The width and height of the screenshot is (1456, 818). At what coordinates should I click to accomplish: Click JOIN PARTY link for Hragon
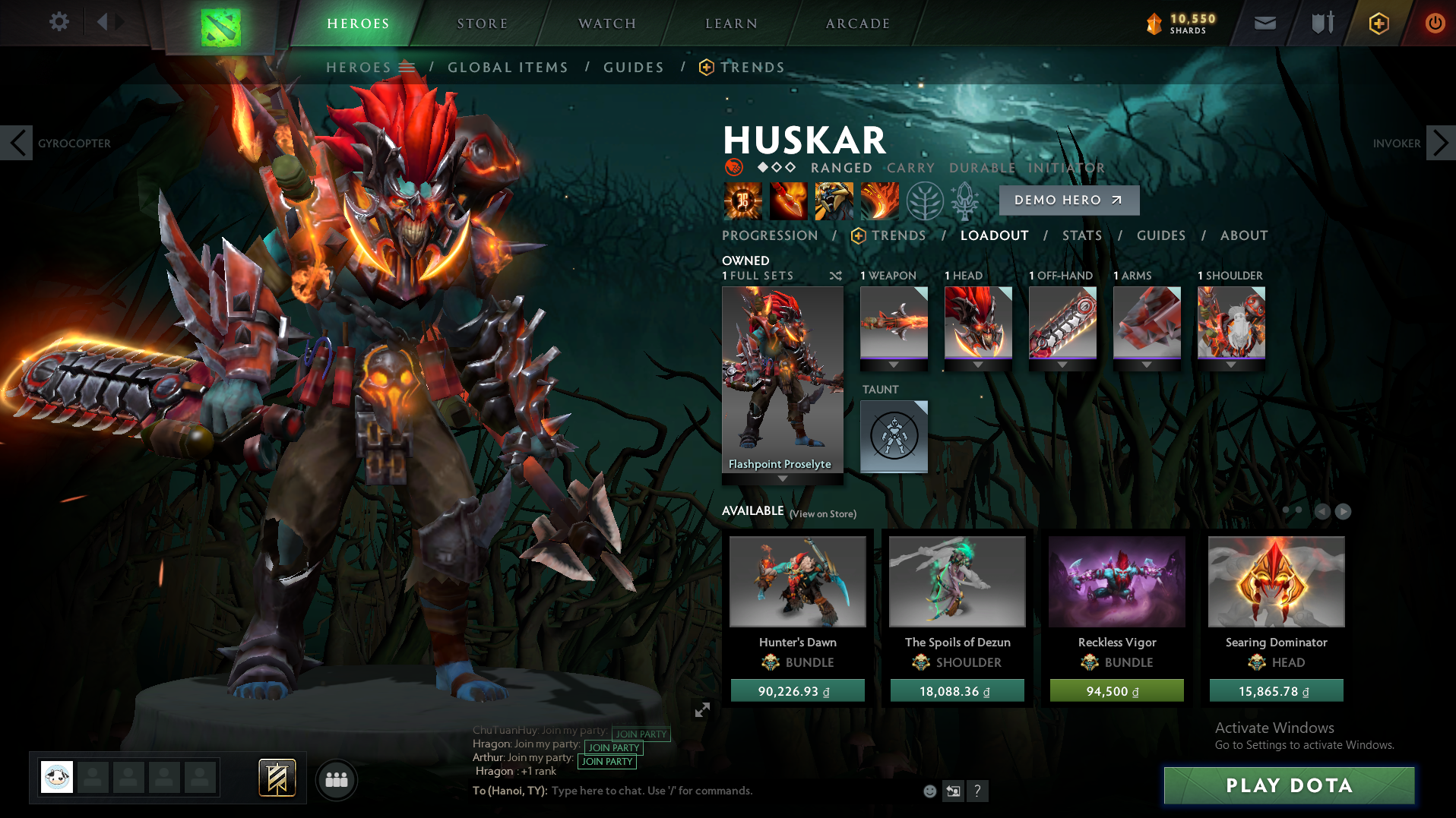coord(612,747)
